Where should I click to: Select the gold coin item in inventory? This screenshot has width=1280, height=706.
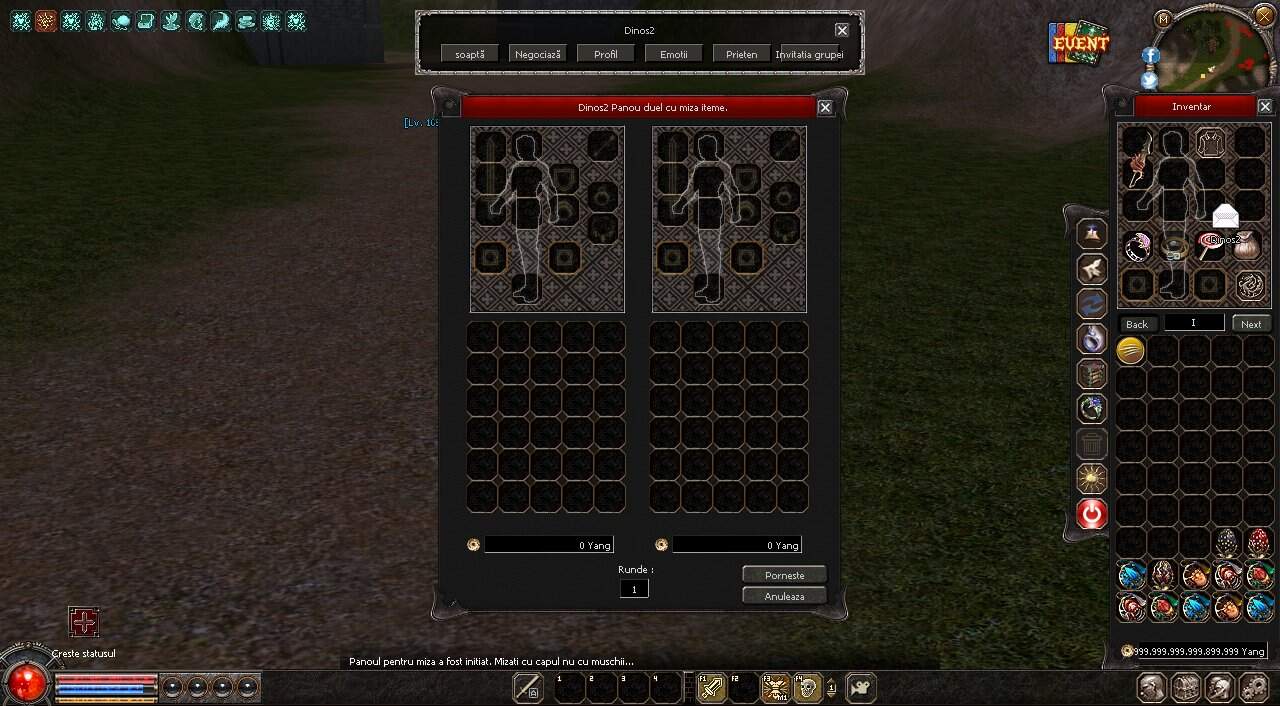pyautogui.click(x=1131, y=350)
